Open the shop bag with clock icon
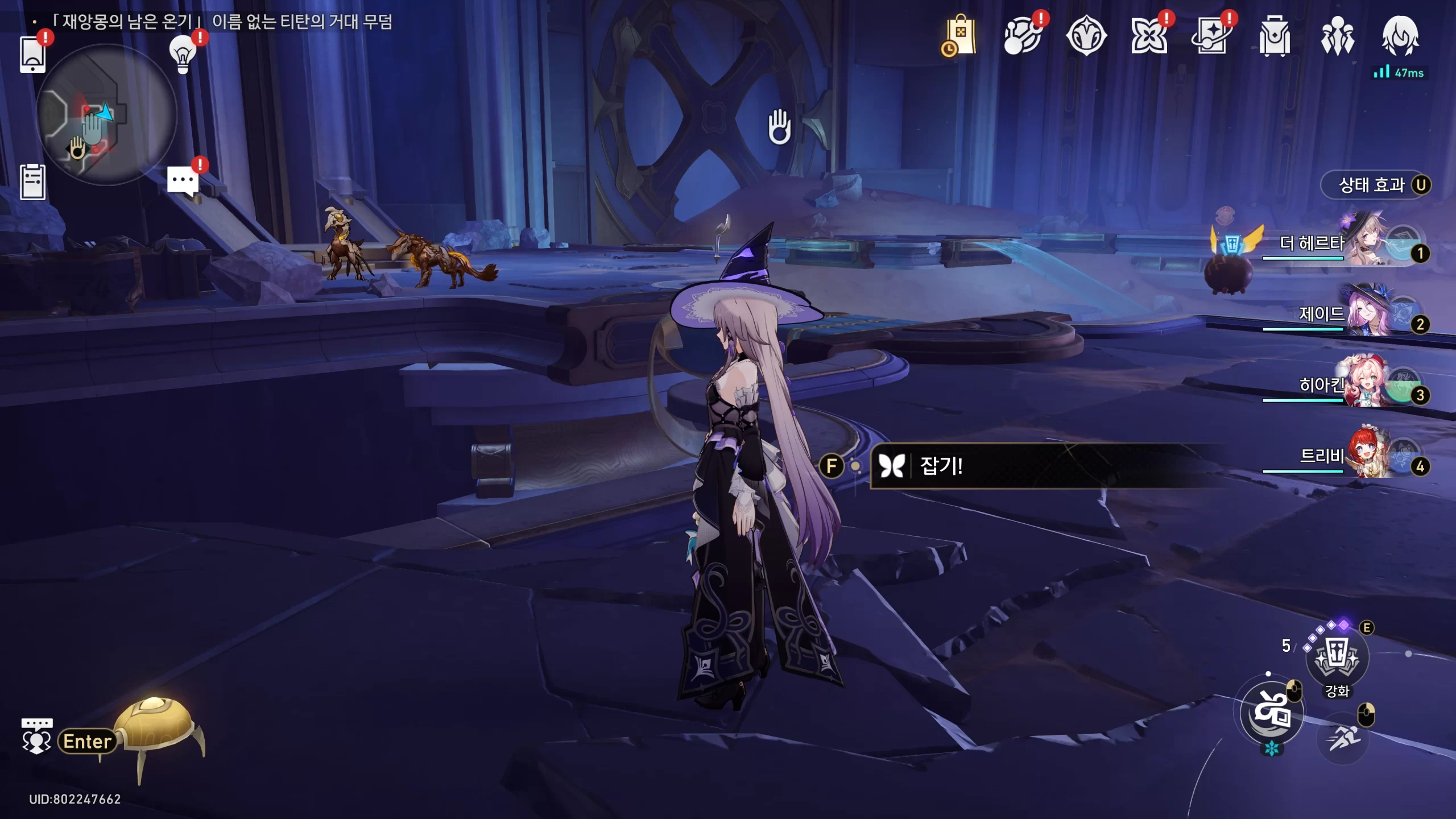The height and width of the screenshot is (819, 1456). click(959, 36)
